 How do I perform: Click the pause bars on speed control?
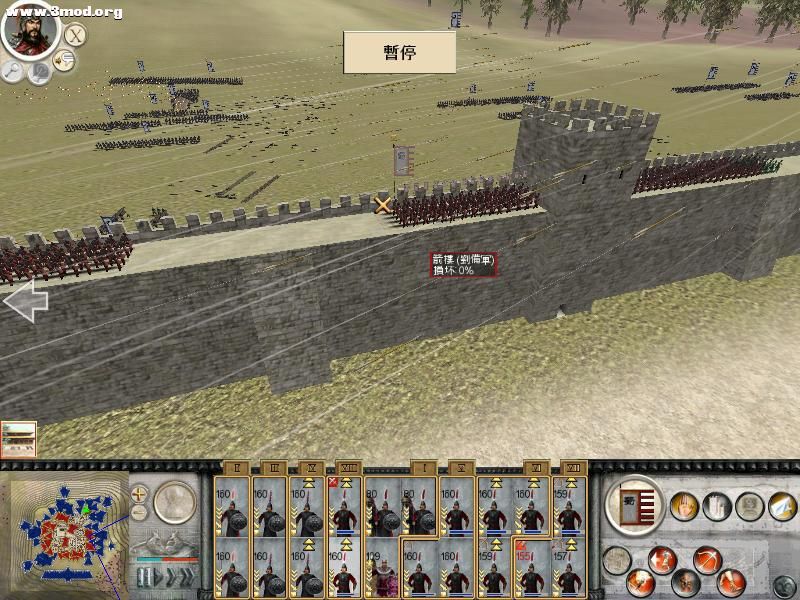144,577
